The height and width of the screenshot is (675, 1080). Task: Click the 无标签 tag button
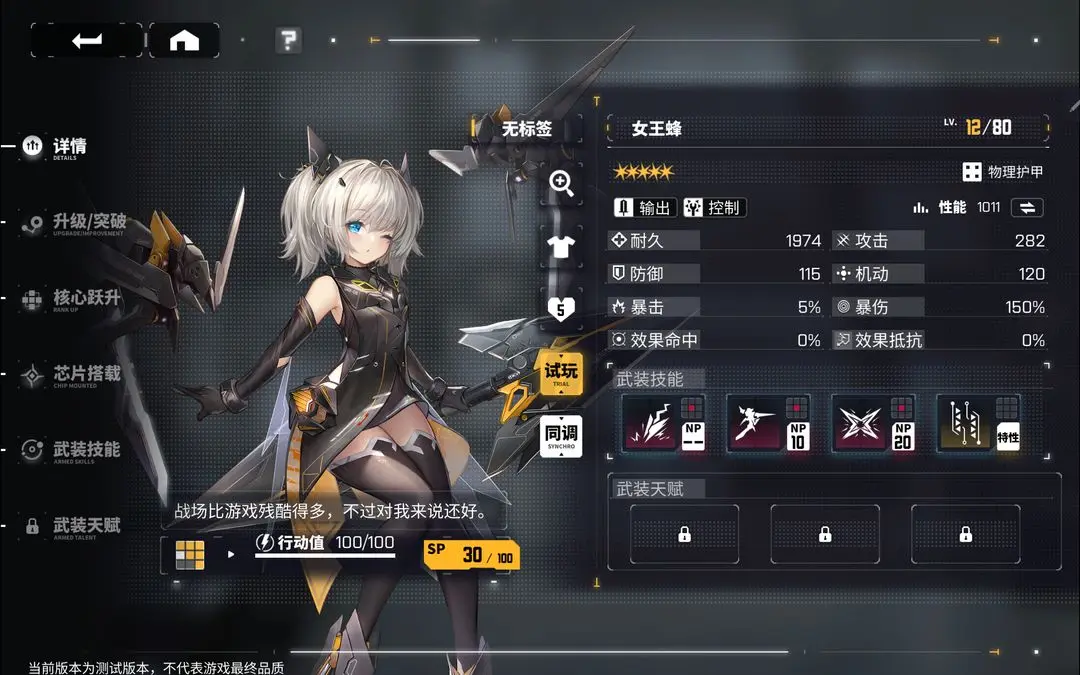pos(527,128)
